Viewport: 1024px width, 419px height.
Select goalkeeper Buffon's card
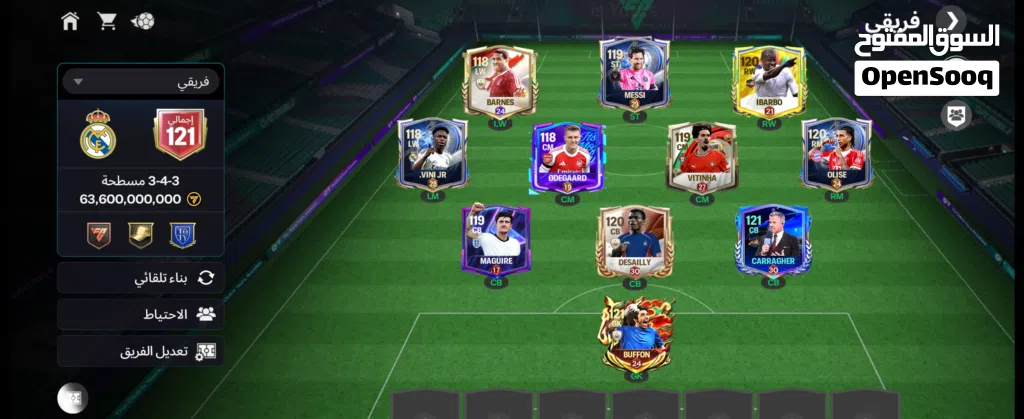[x=635, y=335]
